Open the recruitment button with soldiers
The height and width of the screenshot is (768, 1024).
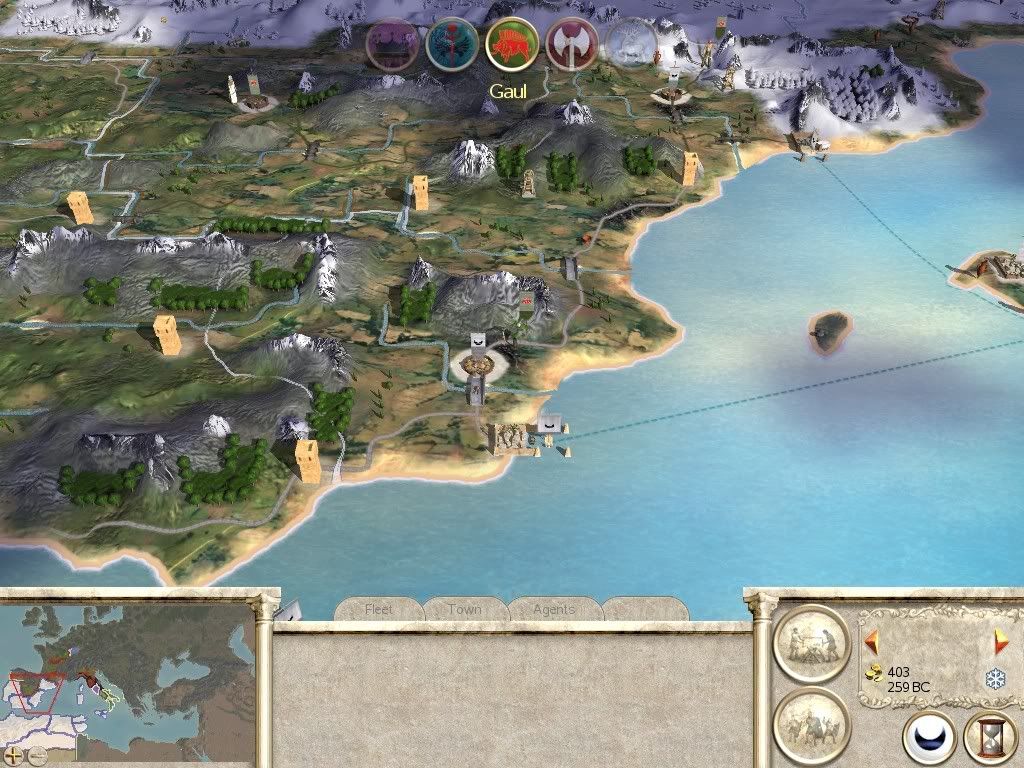(x=811, y=725)
